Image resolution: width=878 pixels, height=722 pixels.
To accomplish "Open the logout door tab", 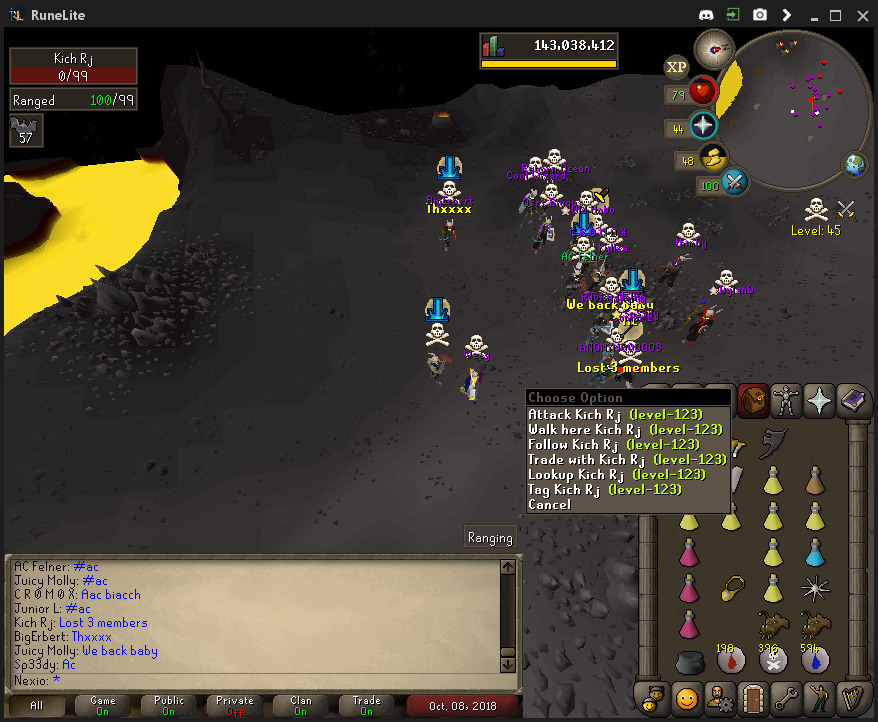I will point(752,695).
